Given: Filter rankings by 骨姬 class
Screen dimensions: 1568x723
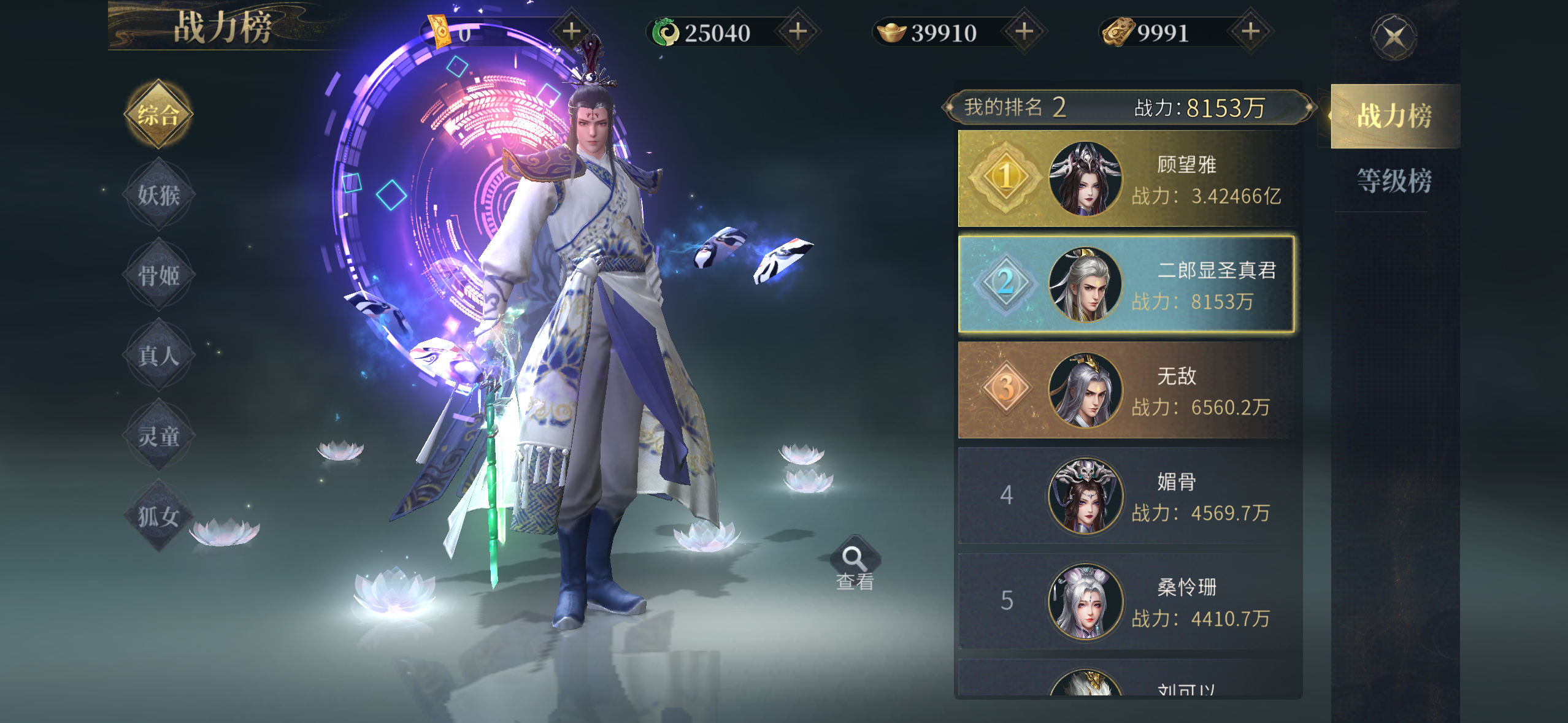Looking at the screenshot, I should tap(158, 275).
